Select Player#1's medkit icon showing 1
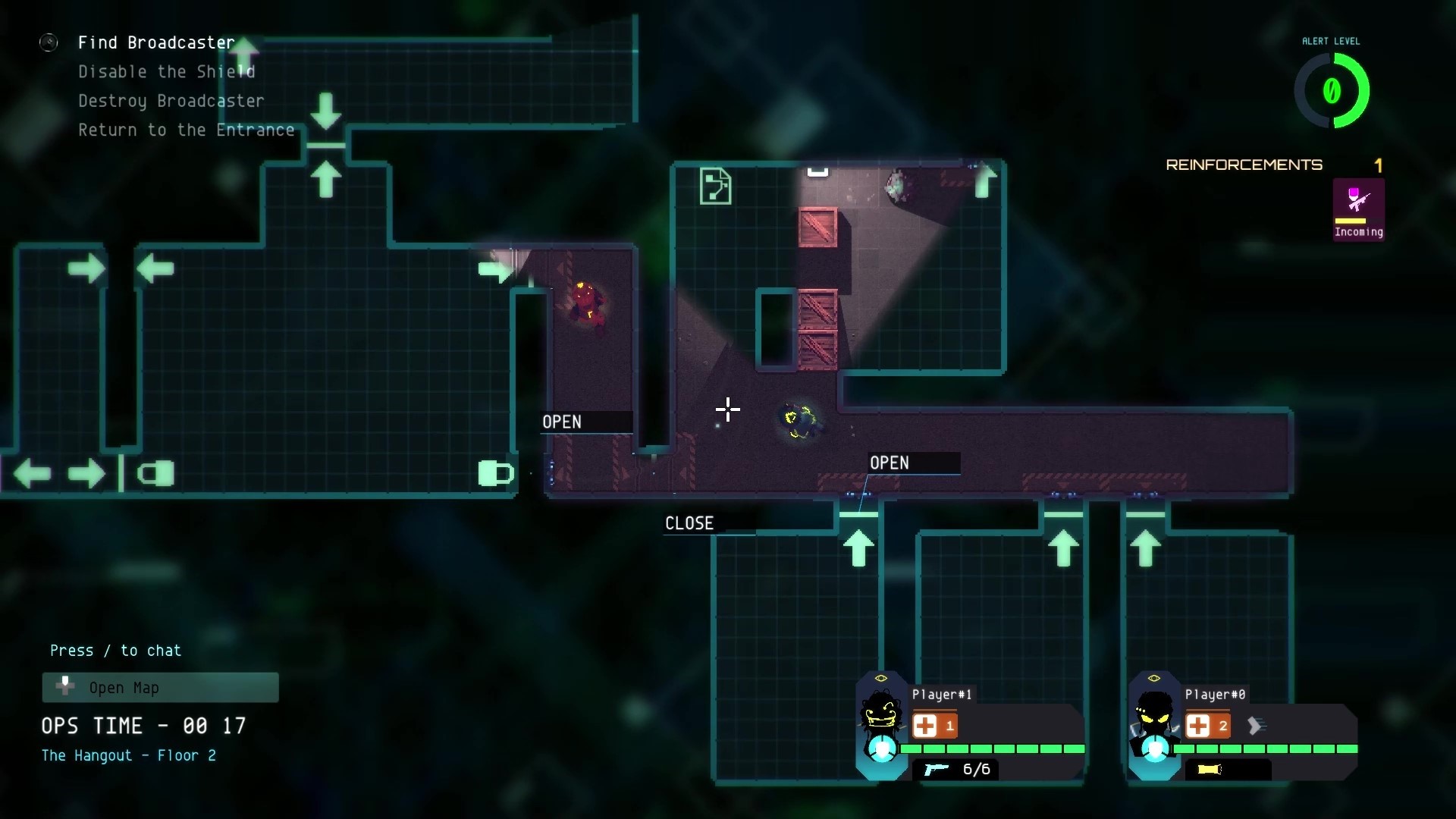The height and width of the screenshot is (819, 1456). point(934,726)
